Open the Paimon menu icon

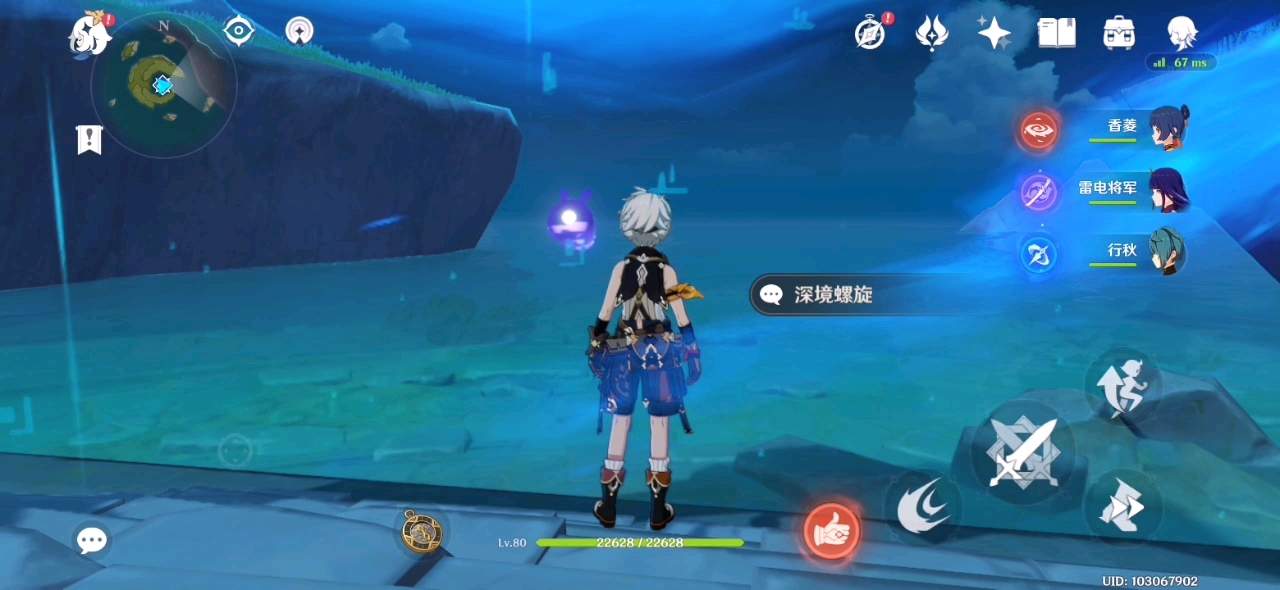[x=89, y=36]
